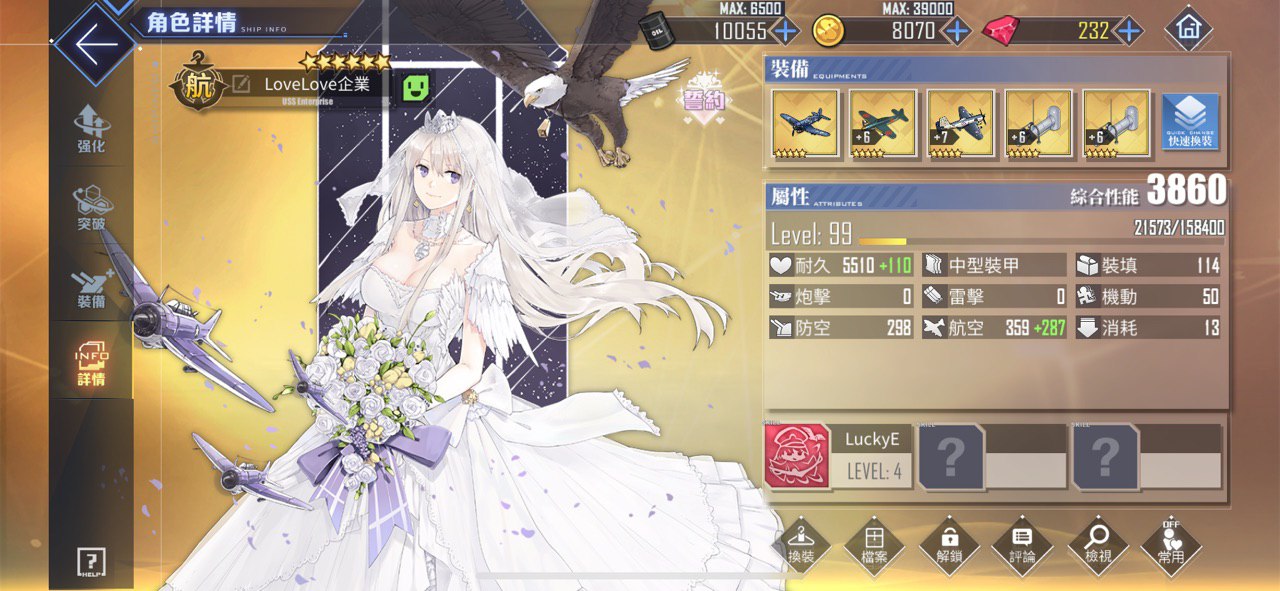This screenshot has height=591, width=1280.
Task: Edit the LoveLove企業 ship name
Action: click(241, 85)
